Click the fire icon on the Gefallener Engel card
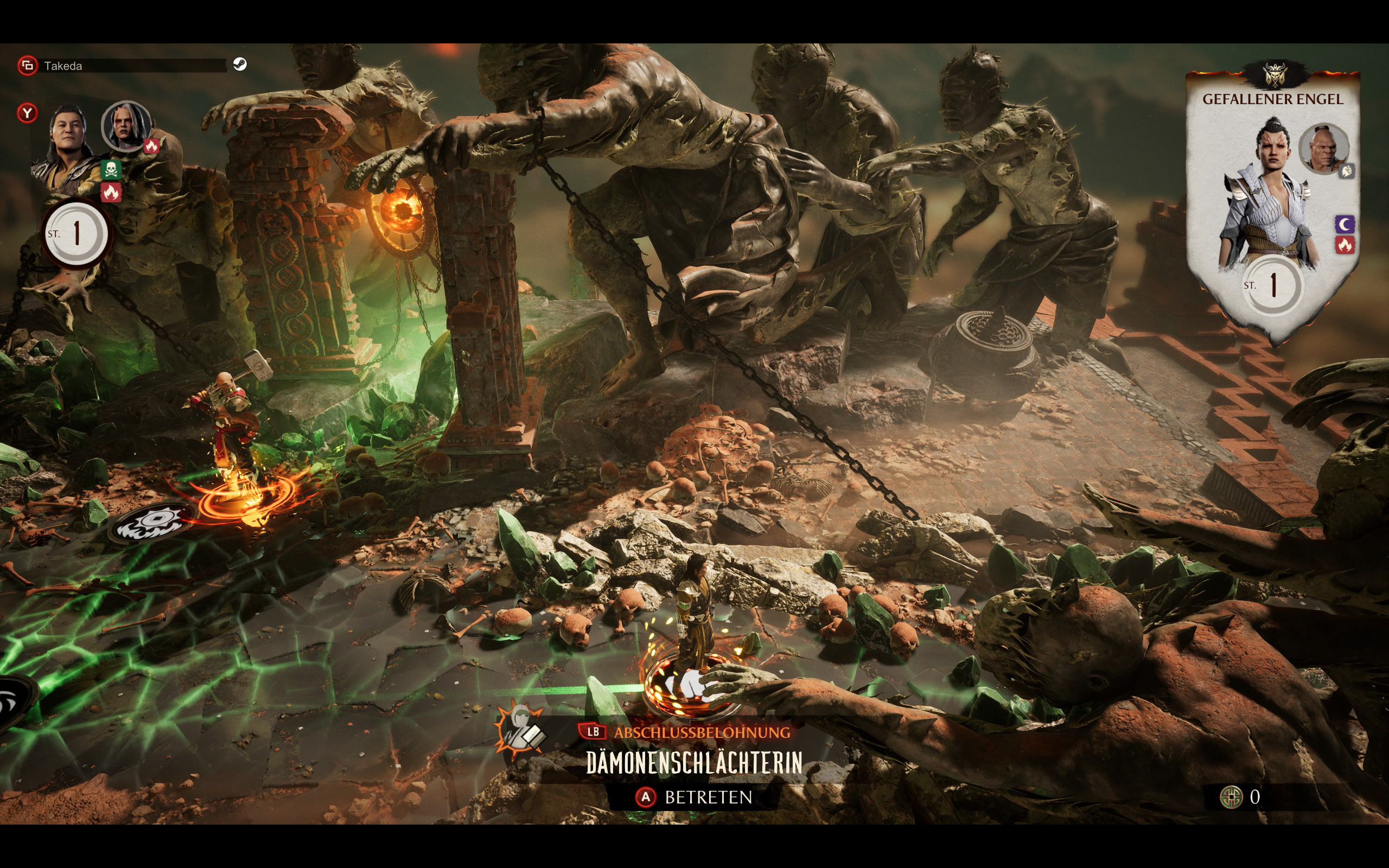The image size is (1389, 868). [x=1345, y=246]
